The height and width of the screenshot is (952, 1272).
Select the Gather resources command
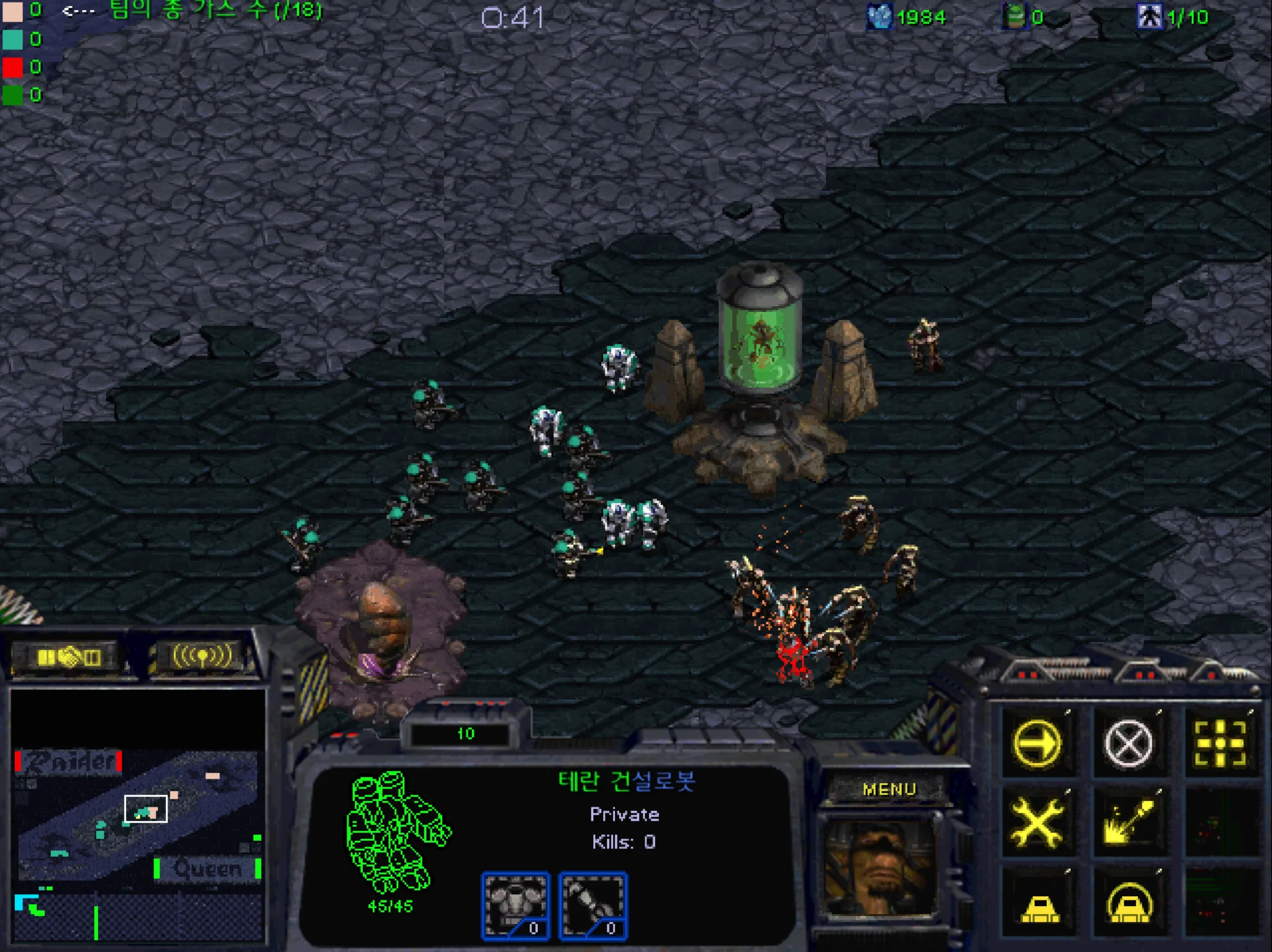pos(1128,823)
